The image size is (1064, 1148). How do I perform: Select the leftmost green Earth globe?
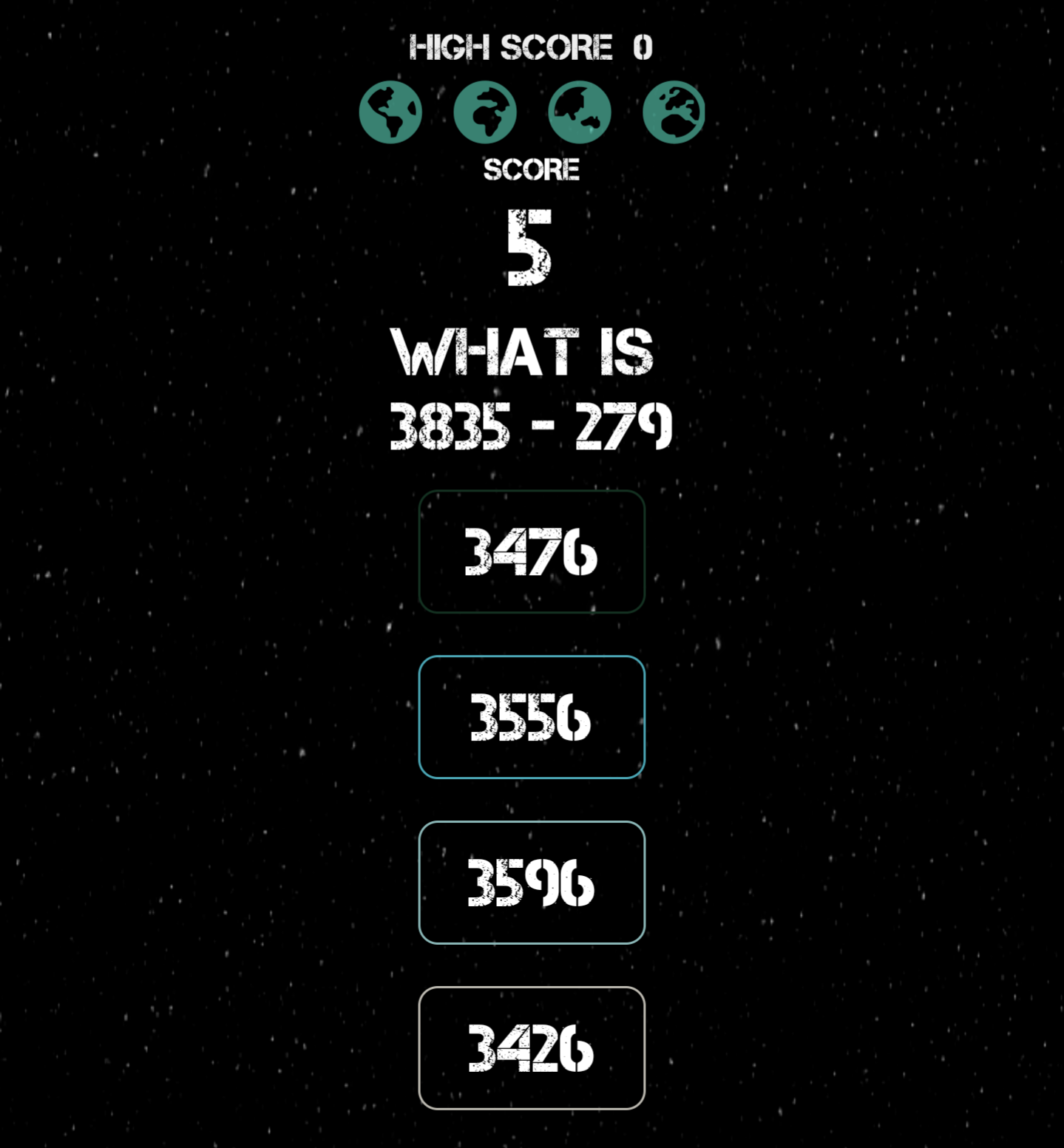pos(390,111)
